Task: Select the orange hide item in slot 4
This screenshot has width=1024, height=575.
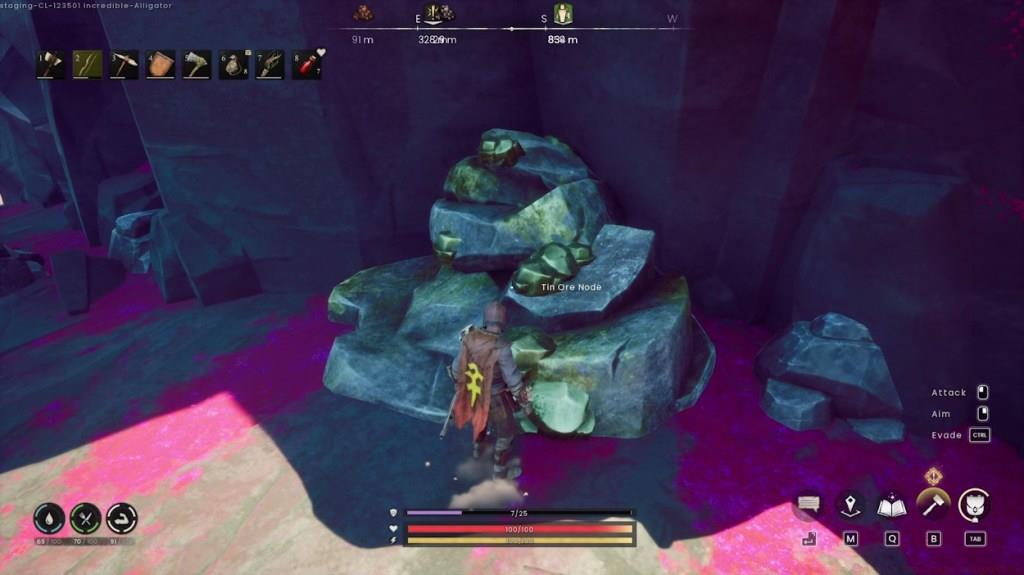Action: tap(161, 65)
